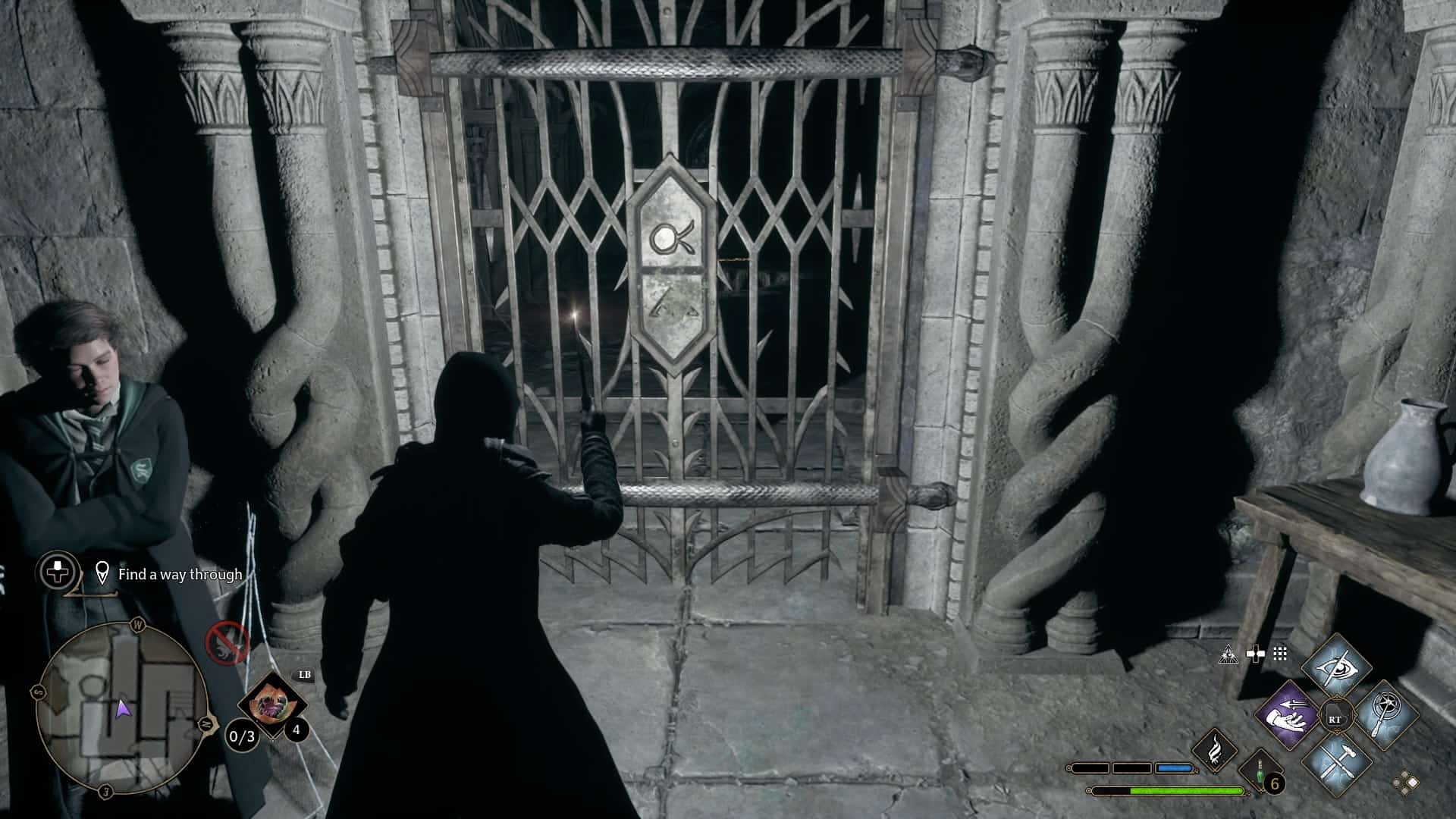Click the green health bar
The width and height of the screenshot is (1456, 819).
pos(1168,790)
